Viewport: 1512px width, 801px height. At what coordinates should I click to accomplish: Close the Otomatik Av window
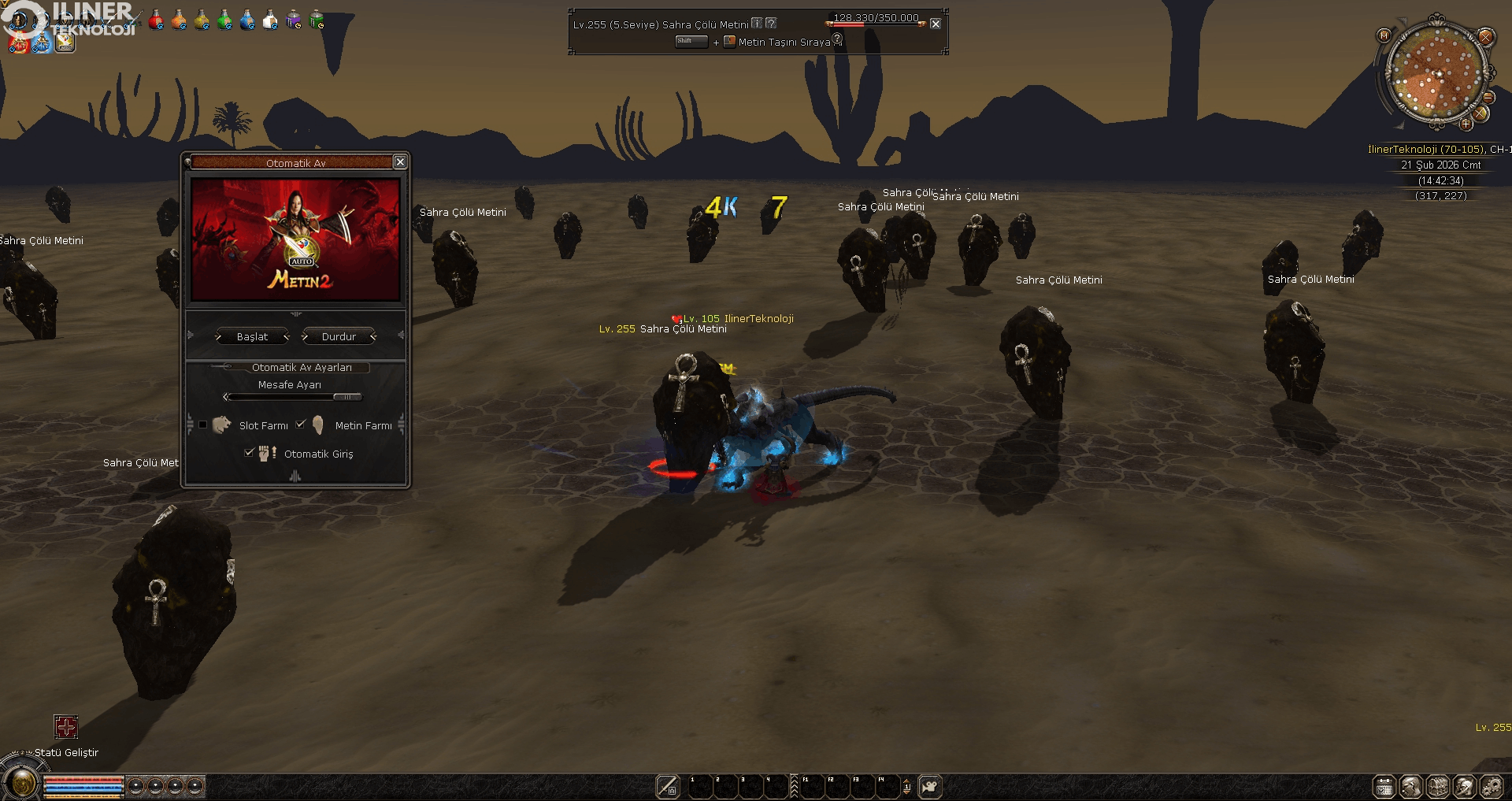point(400,161)
